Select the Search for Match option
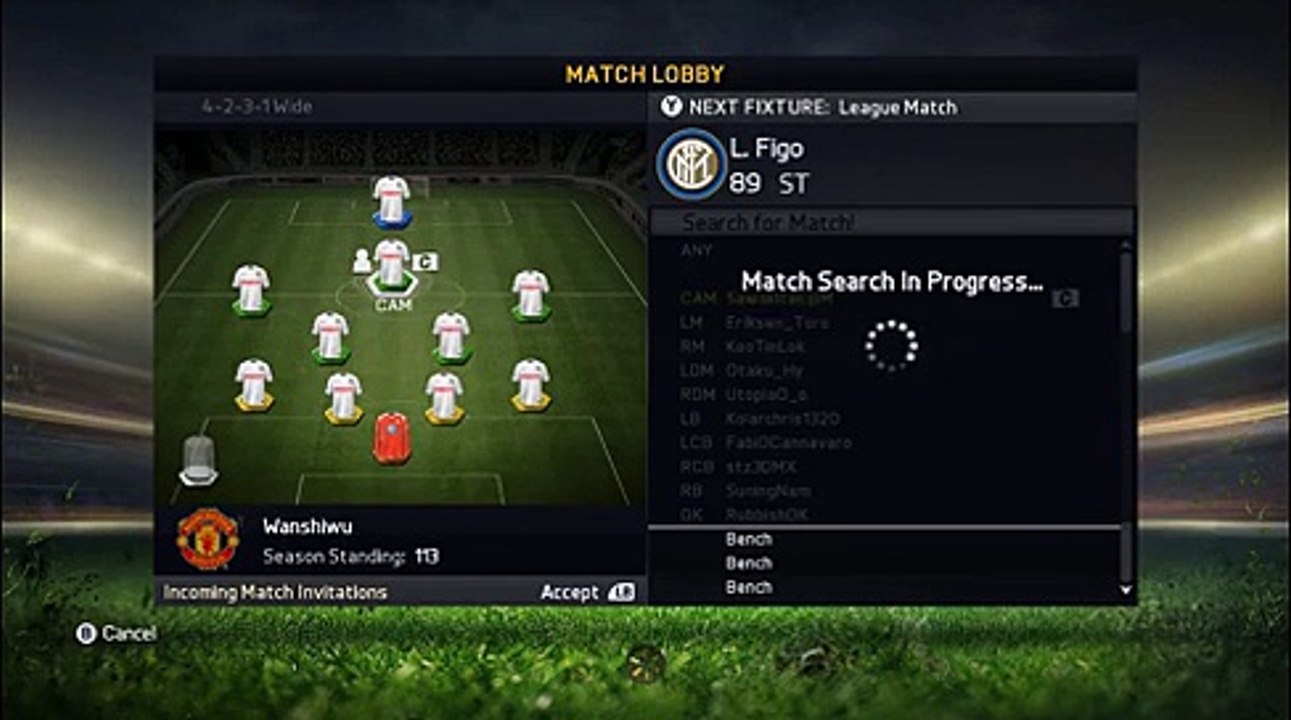Screen dimensions: 1291x720 768,222
